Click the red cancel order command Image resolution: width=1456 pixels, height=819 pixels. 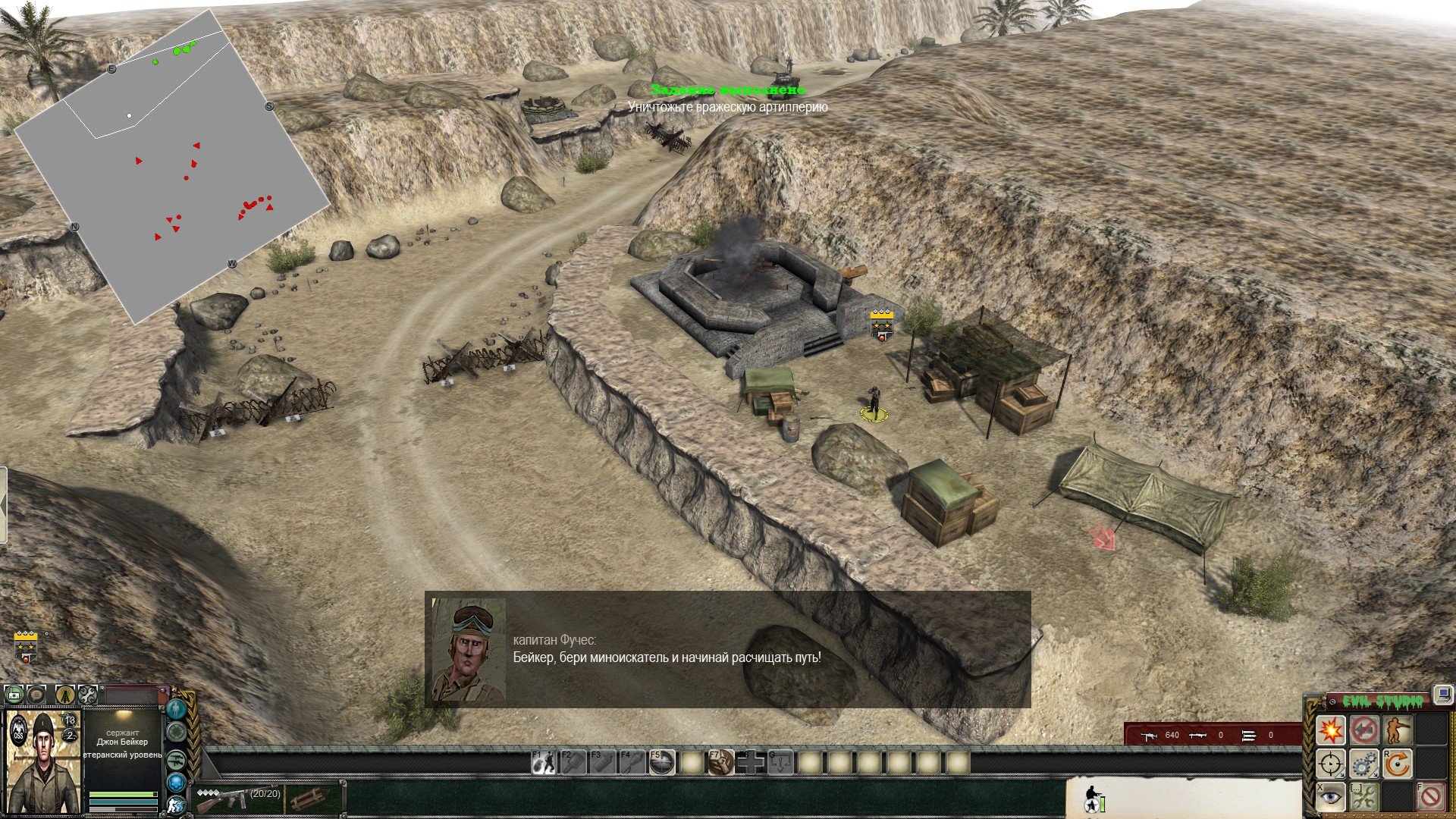click(x=1430, y=796)
